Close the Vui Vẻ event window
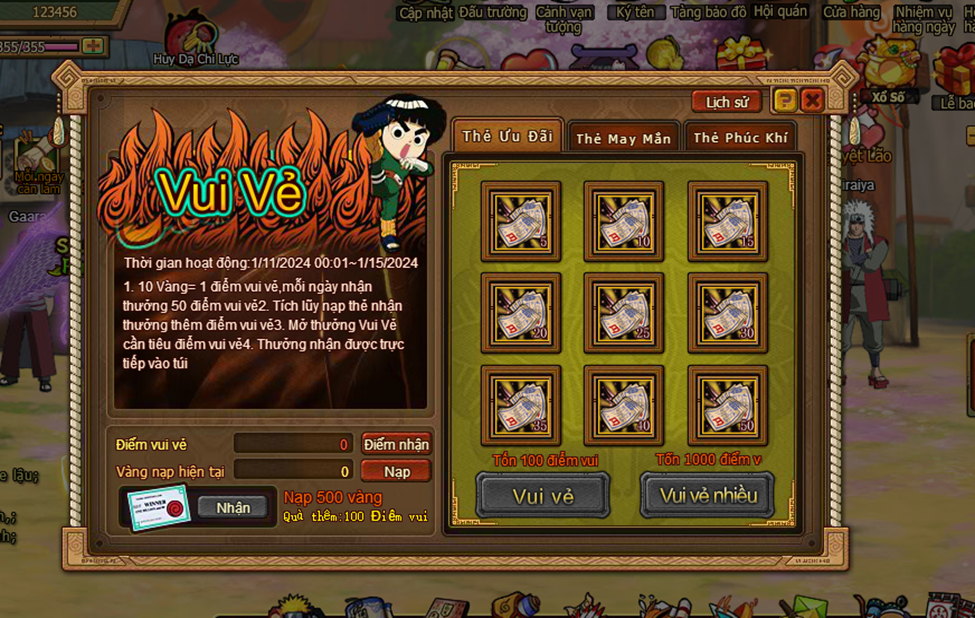This screenshot has width=975, height=618. [x=812, y=100]
